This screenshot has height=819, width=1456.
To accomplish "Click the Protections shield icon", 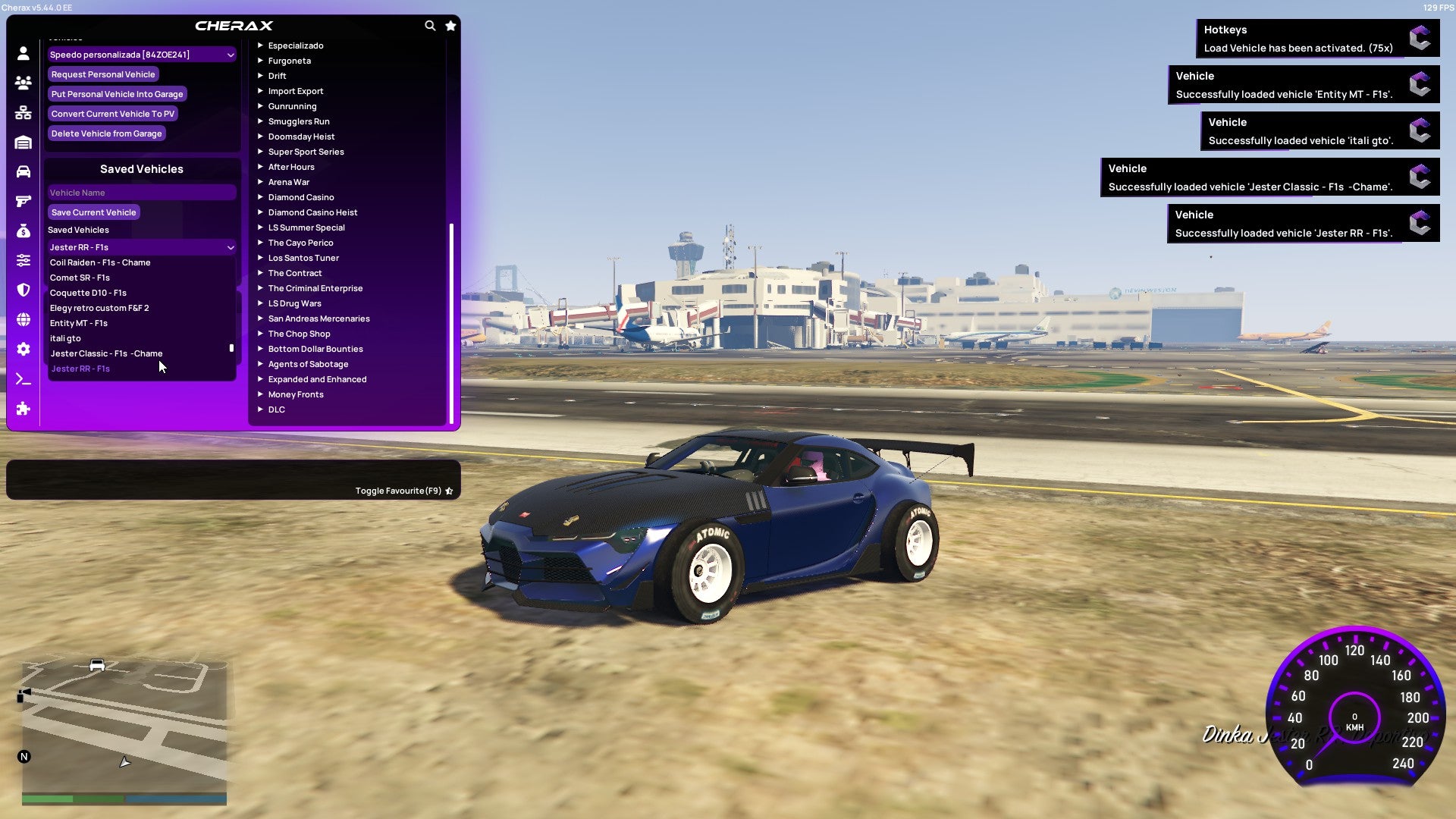I will point(23,289).
